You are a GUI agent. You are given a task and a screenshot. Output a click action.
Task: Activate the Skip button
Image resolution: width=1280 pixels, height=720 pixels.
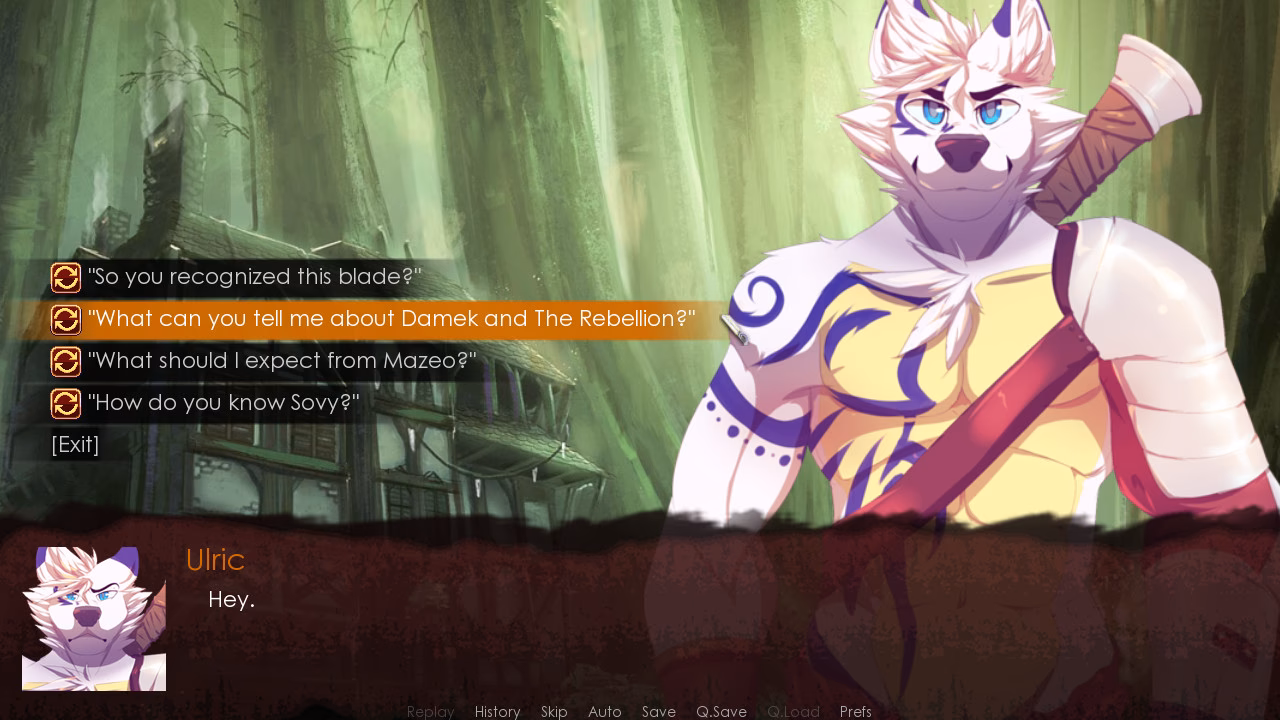tap(554, 712)
